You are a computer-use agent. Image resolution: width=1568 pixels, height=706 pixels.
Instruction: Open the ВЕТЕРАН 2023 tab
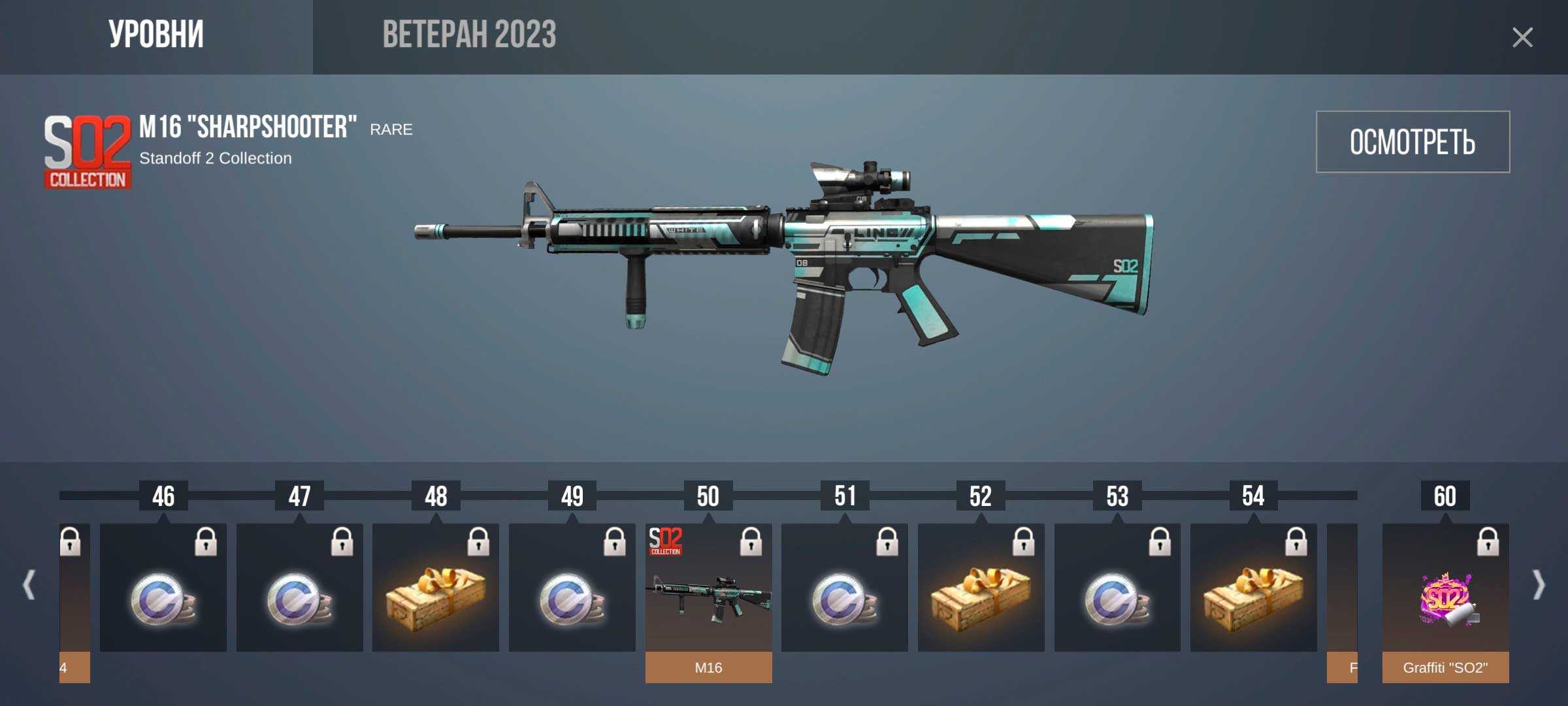469,35
